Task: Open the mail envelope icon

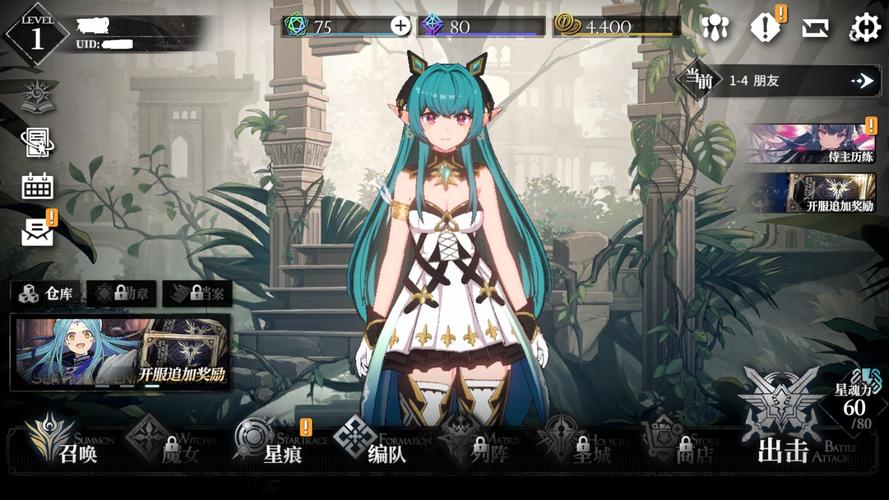Action: (38, 232)
